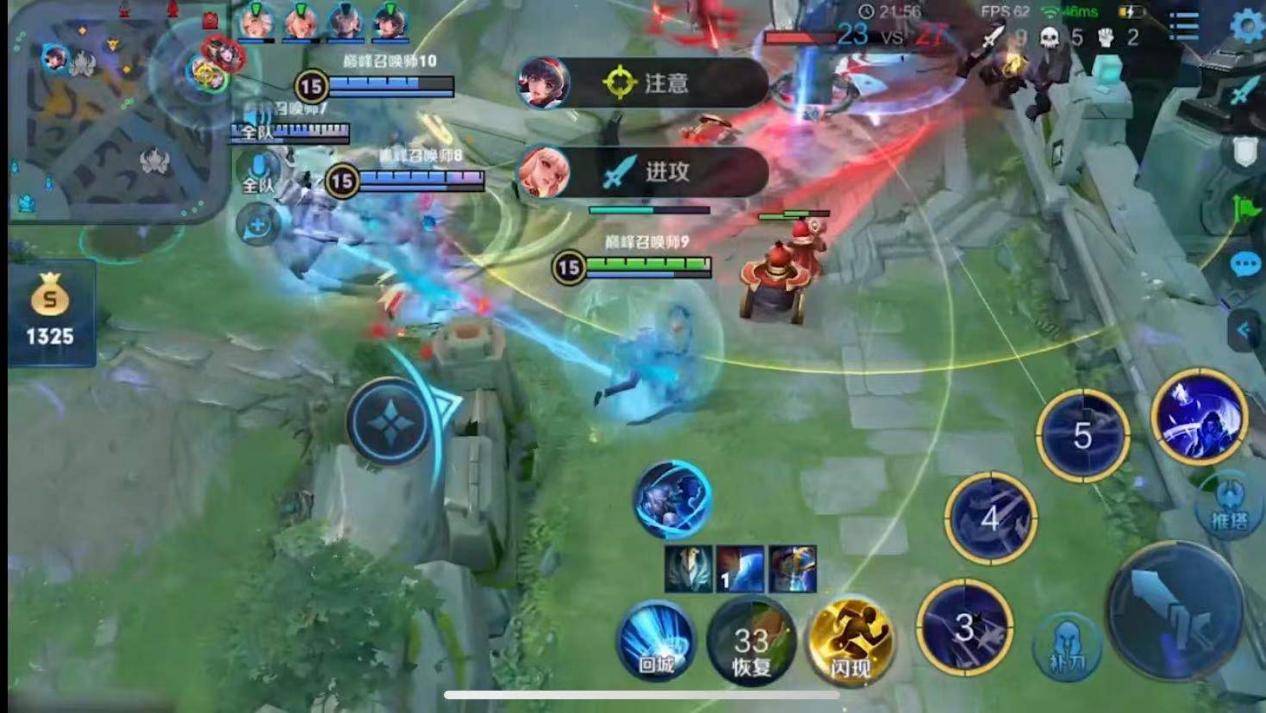
Task: Select the 补刀 last-hit button
Action: (1067, 647)
